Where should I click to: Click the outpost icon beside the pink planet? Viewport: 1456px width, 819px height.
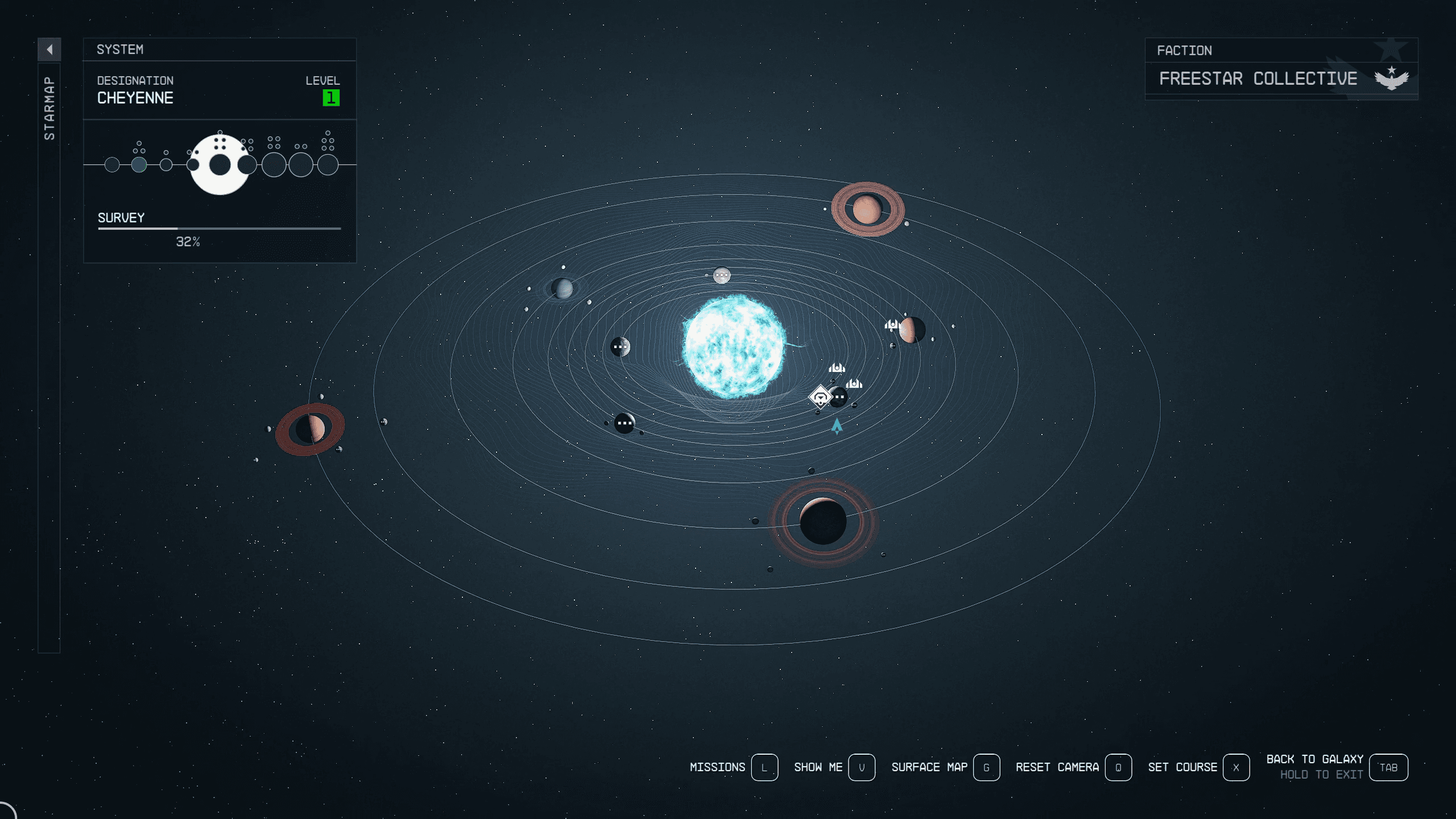coord(893,325)
